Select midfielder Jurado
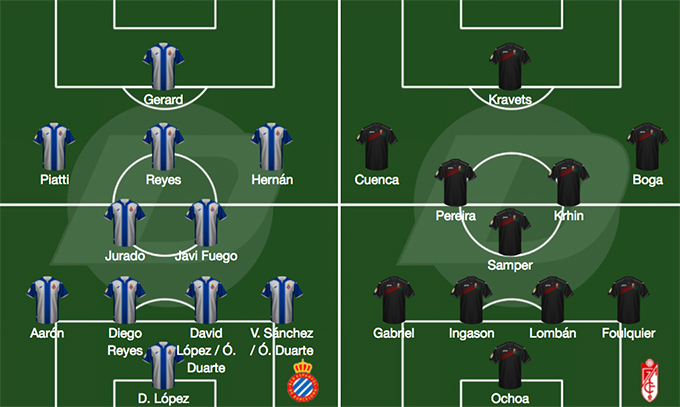This screenshot has width=680, height=407. click(125, 222)
